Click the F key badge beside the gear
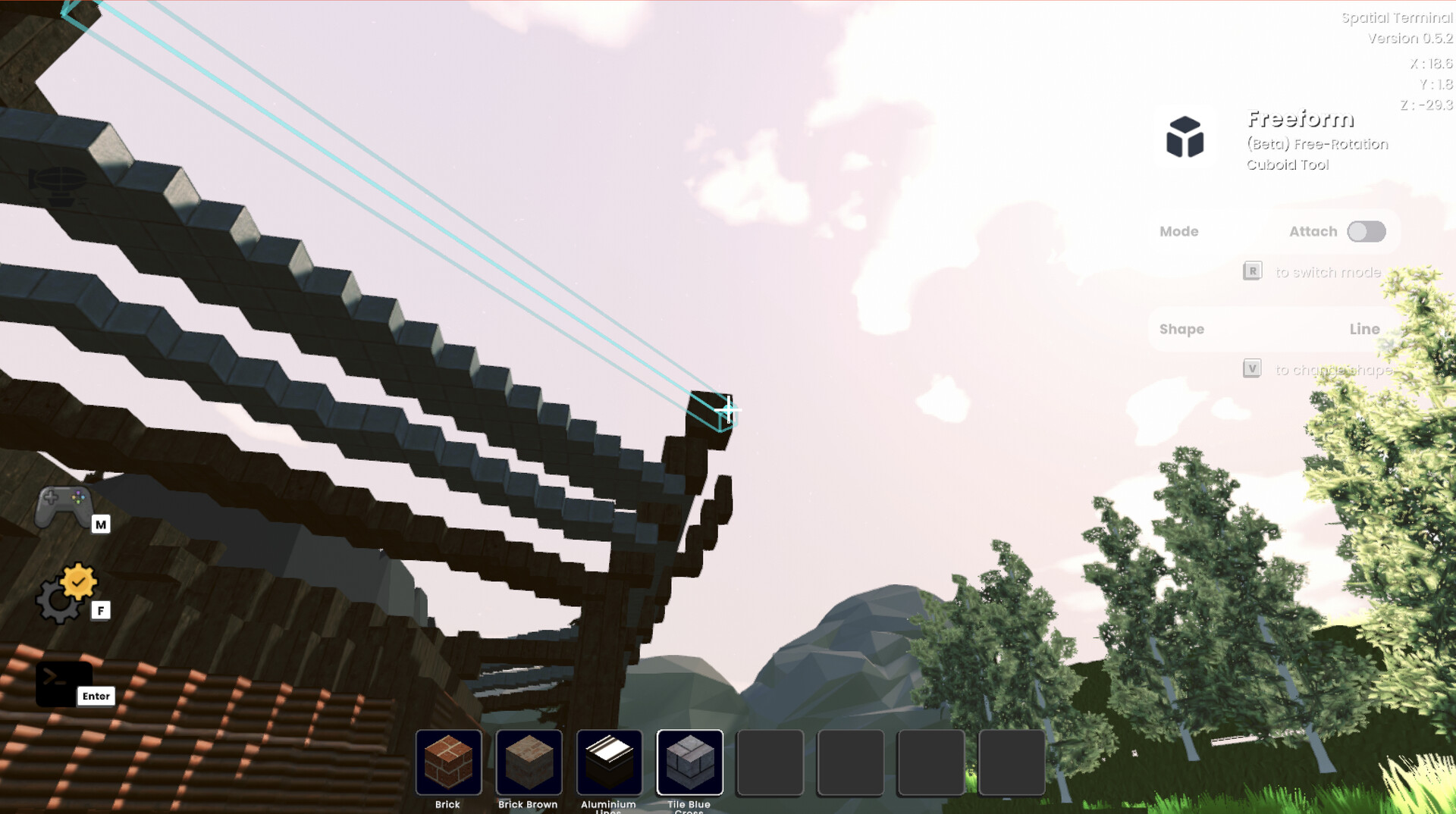Screen dimensions: 1456x814 click(x=101, y=610)
